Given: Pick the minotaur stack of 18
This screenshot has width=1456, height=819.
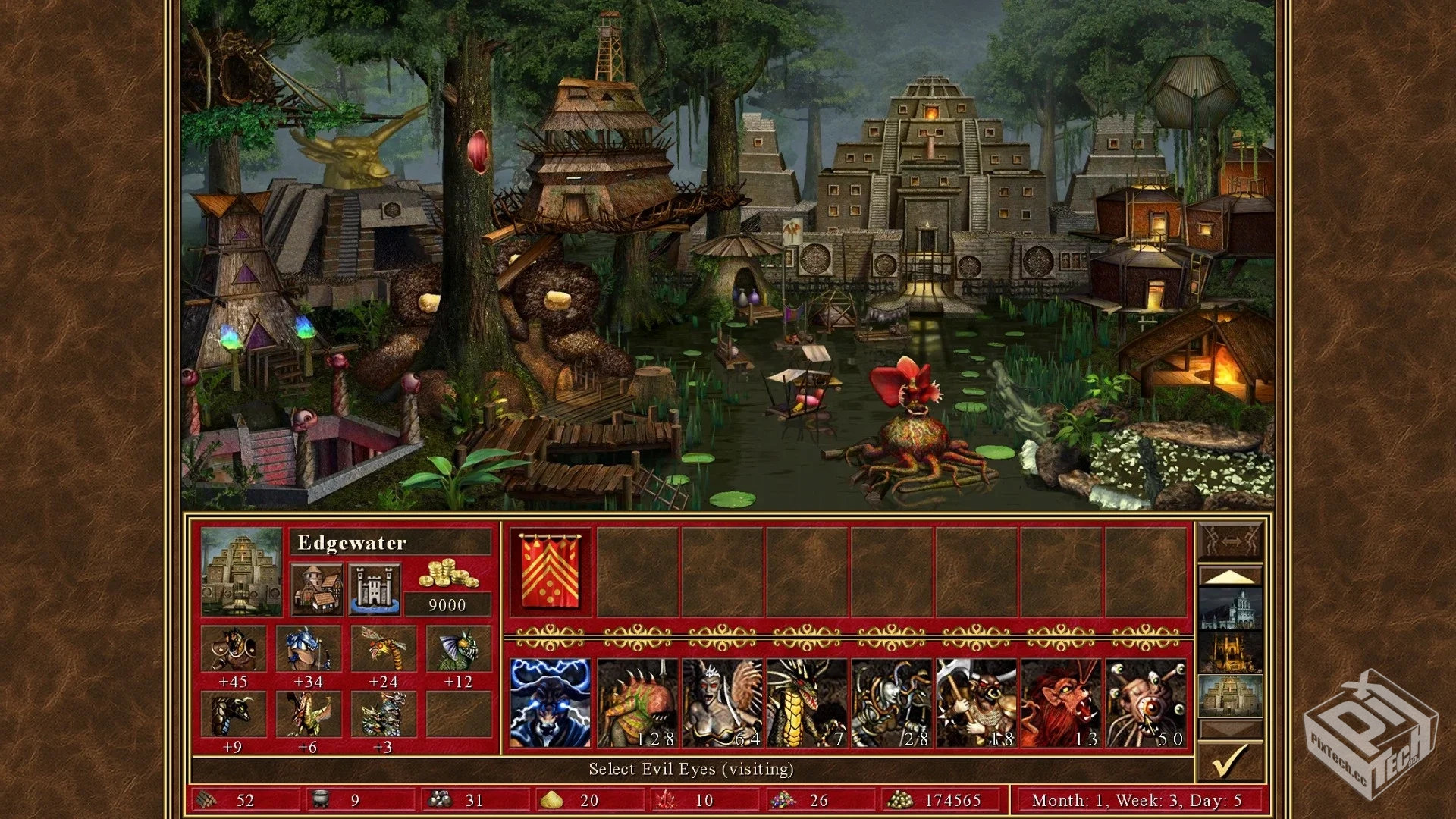Looking at the screenshot, I should (977, 703).
